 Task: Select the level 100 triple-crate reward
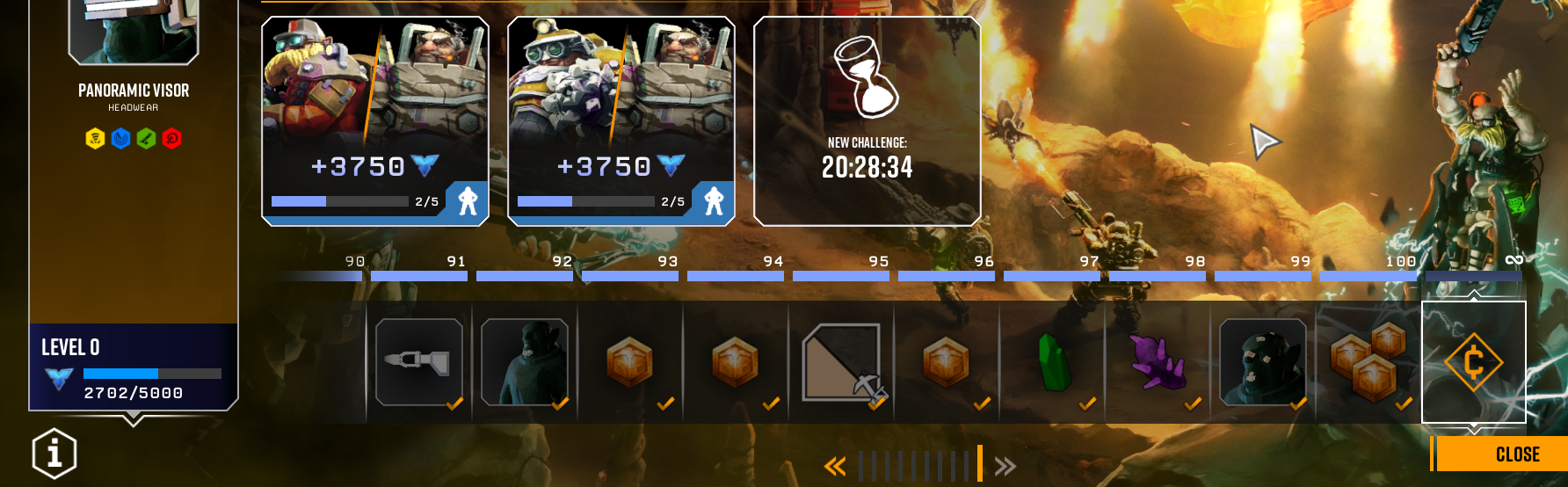[x=1368, y=362]
